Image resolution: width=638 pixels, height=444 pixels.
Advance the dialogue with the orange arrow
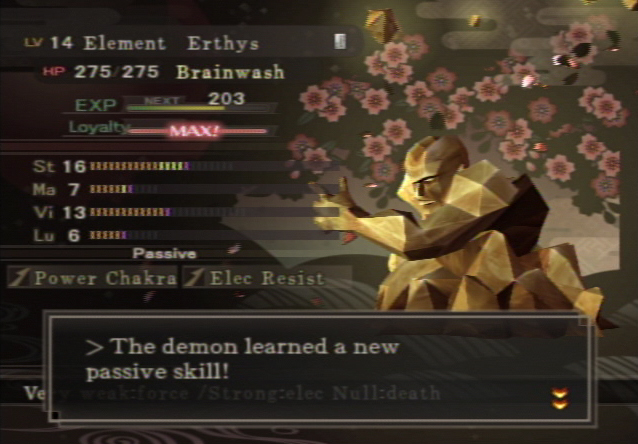tap(560, 399)
